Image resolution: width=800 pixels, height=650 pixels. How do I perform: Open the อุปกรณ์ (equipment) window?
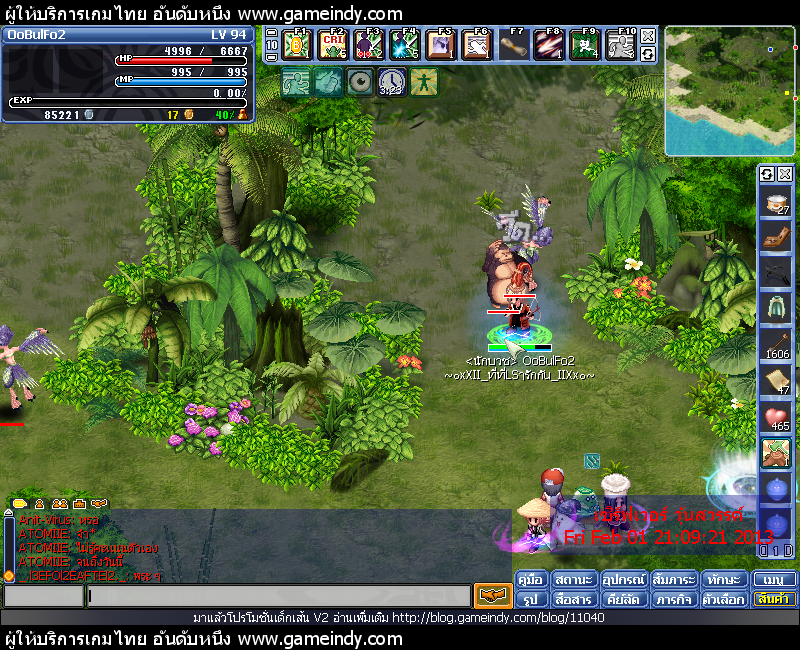point(623,580)
